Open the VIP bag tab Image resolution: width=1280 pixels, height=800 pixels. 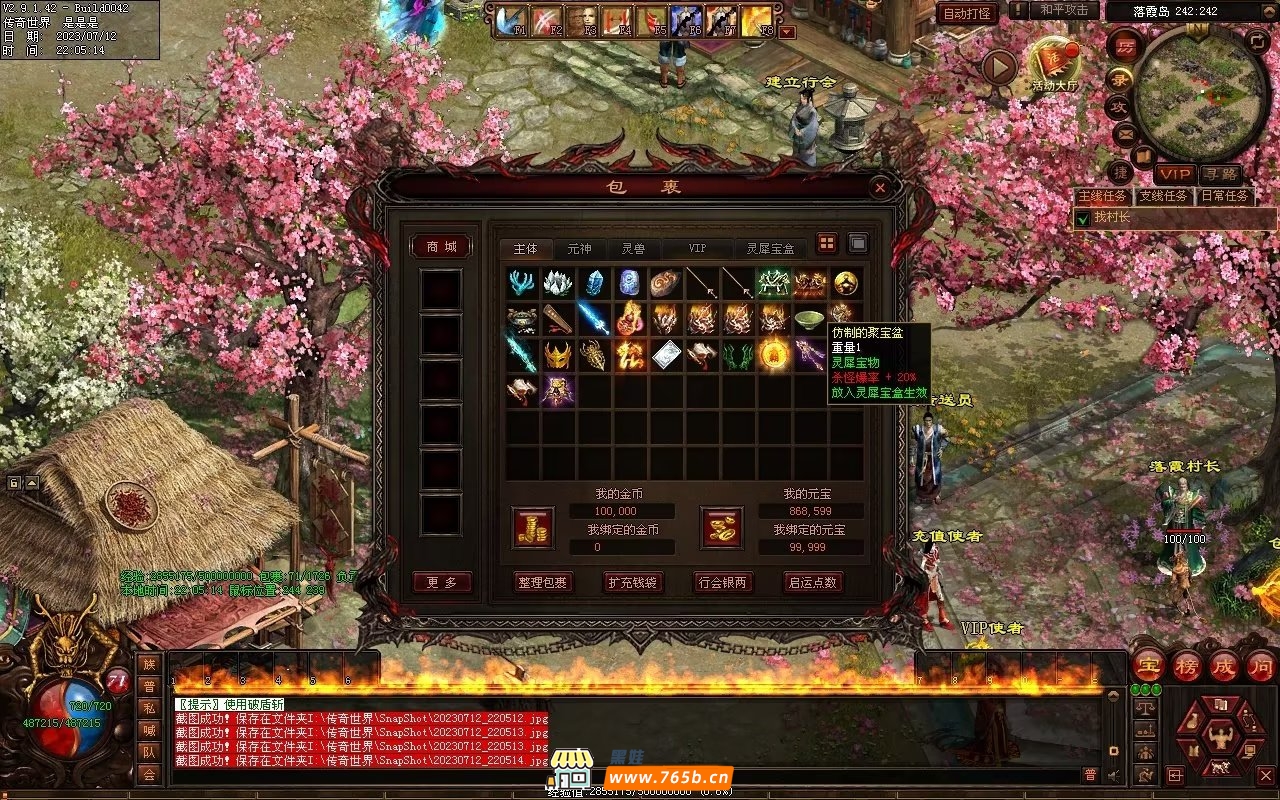(x=697, y=249)
